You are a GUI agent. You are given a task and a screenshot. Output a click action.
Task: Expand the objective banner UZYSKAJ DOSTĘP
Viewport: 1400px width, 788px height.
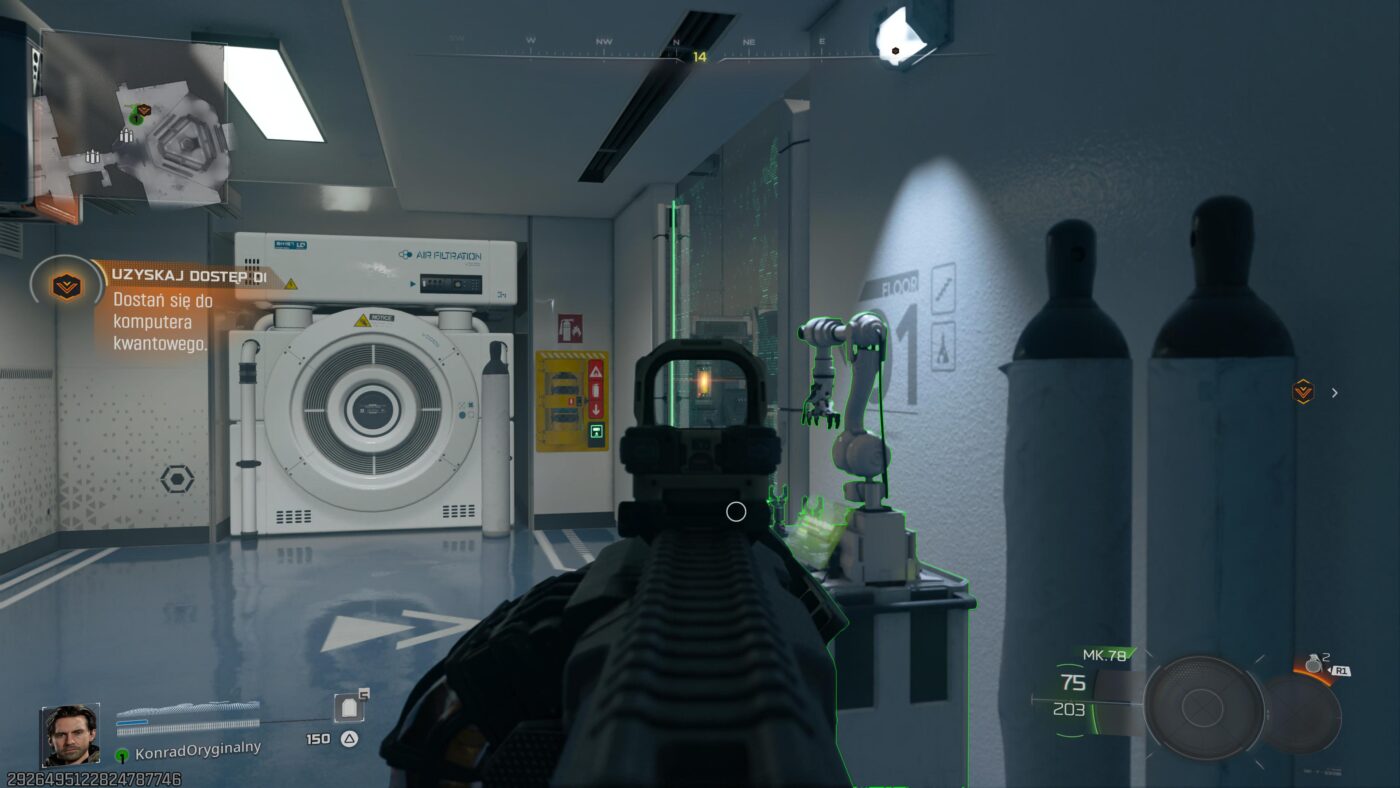pyautogui.click(x=191, y=272)
